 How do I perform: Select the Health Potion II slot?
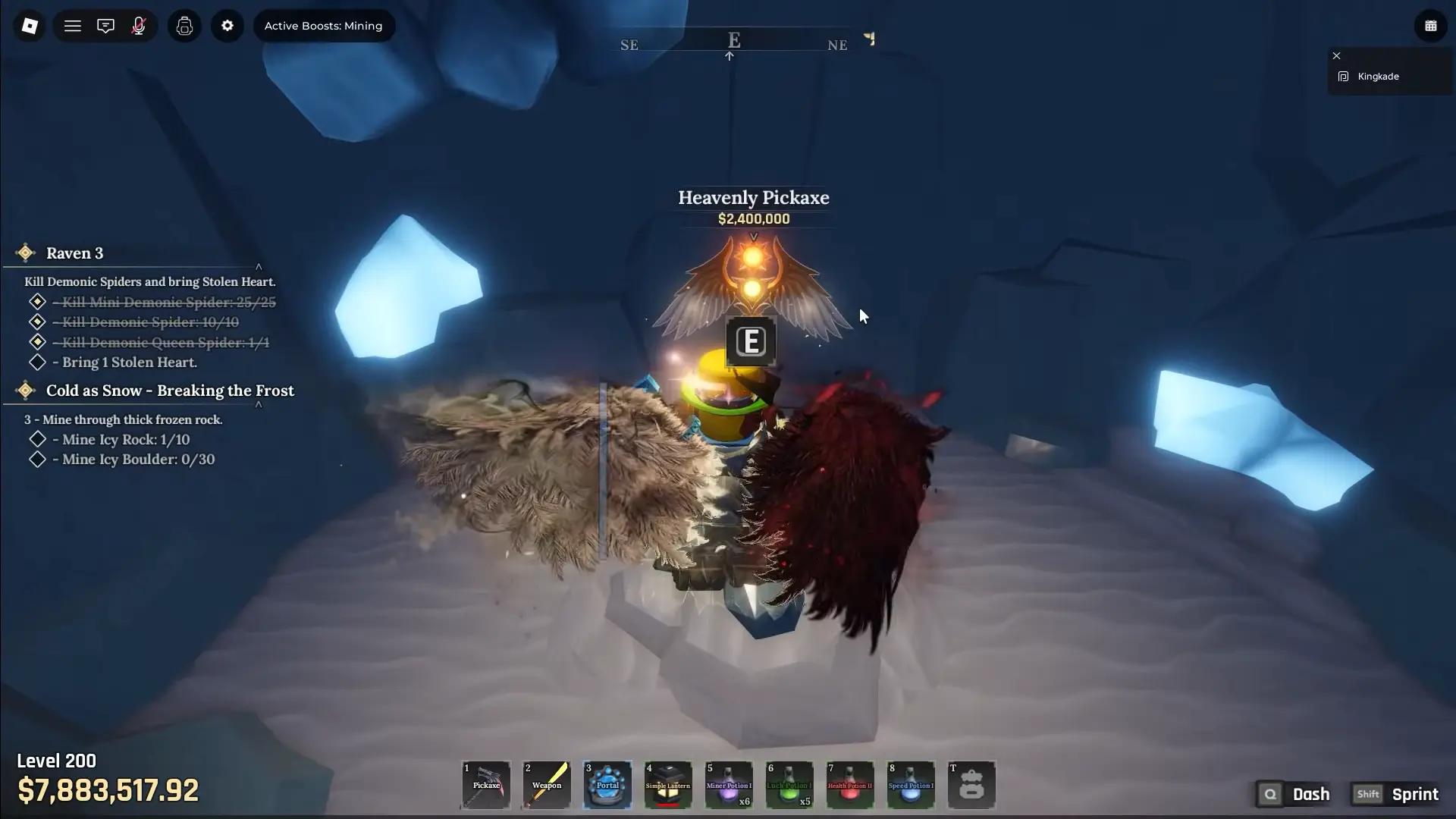[x=850, y=785]
